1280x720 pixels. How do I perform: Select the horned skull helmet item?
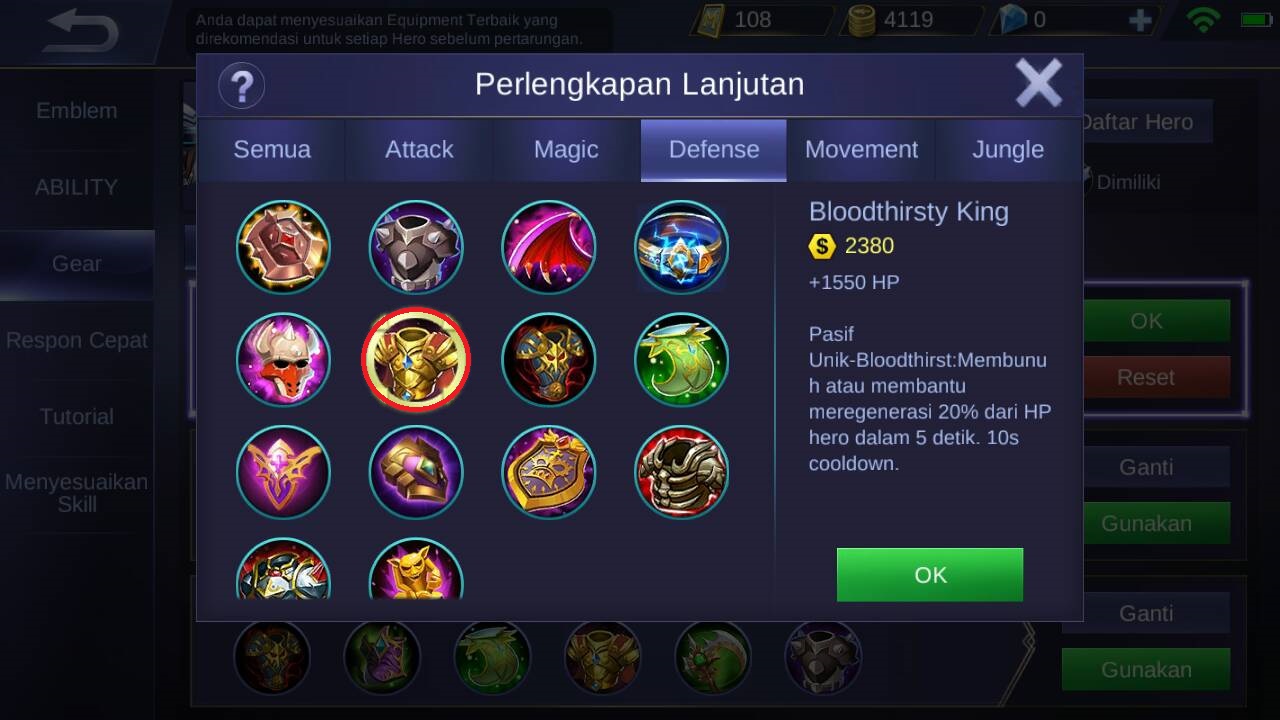point(283,360)
